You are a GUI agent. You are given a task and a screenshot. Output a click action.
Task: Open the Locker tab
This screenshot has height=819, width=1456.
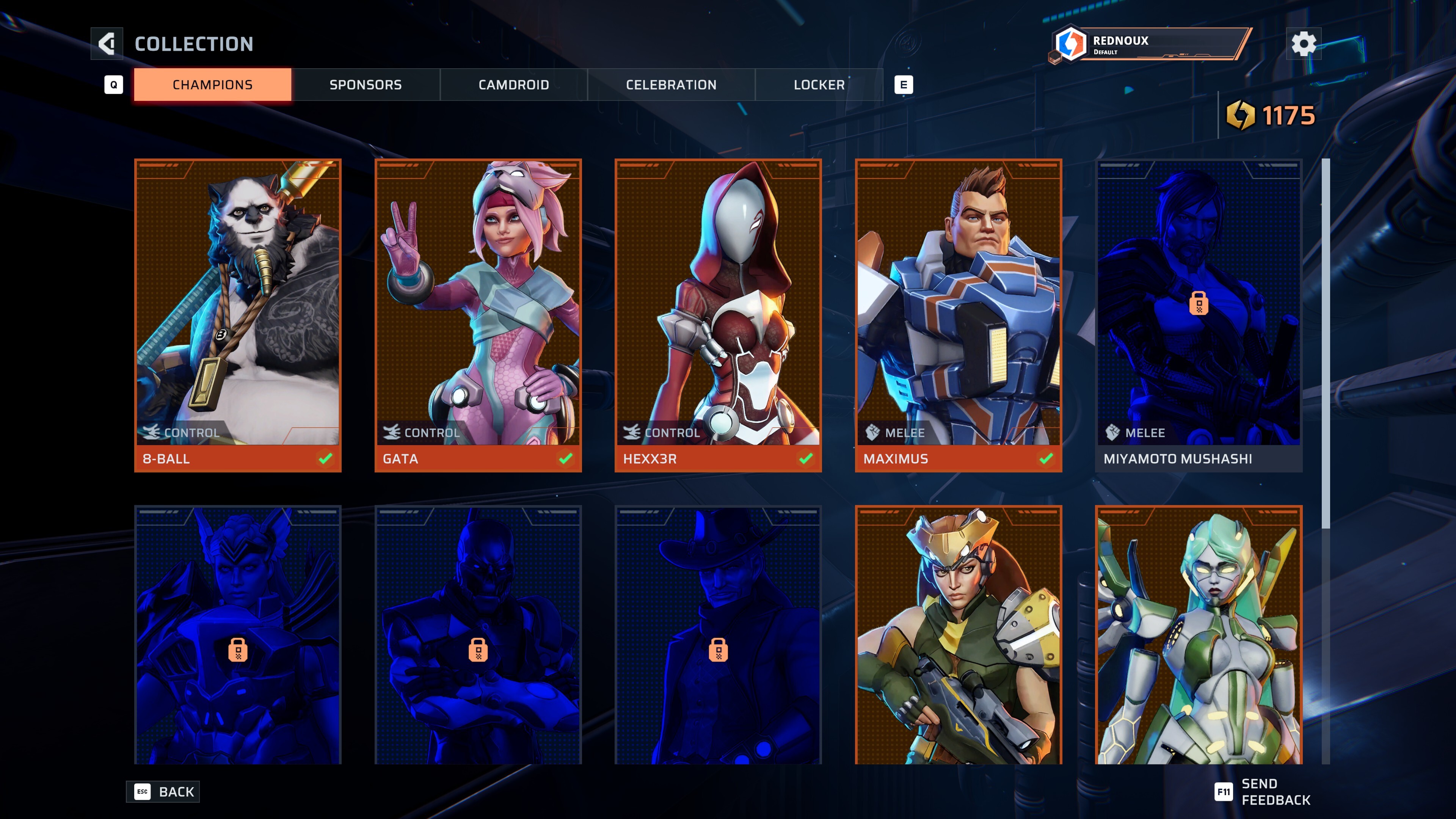819,85
